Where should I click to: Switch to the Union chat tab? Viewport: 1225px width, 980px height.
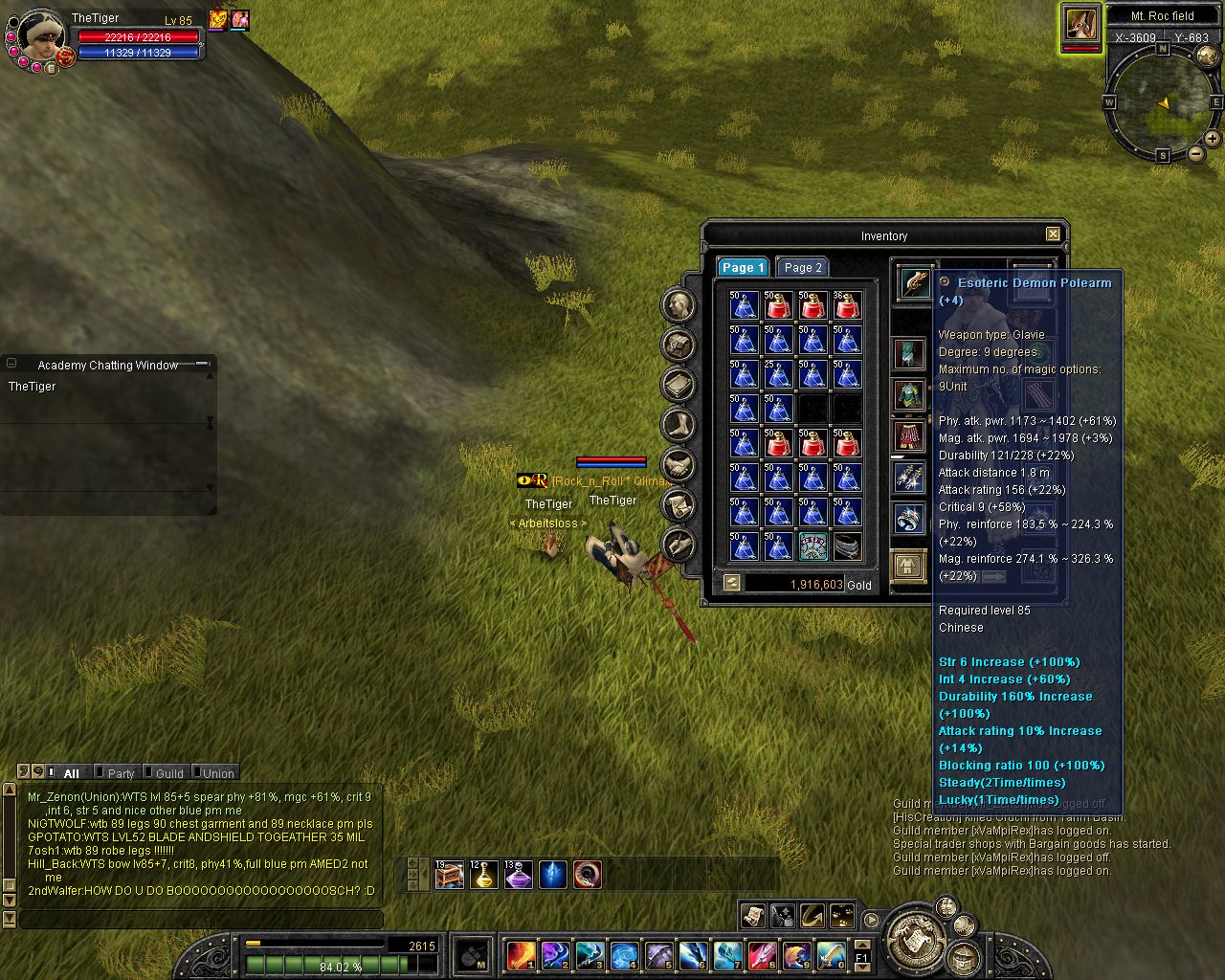coord(217,773)
